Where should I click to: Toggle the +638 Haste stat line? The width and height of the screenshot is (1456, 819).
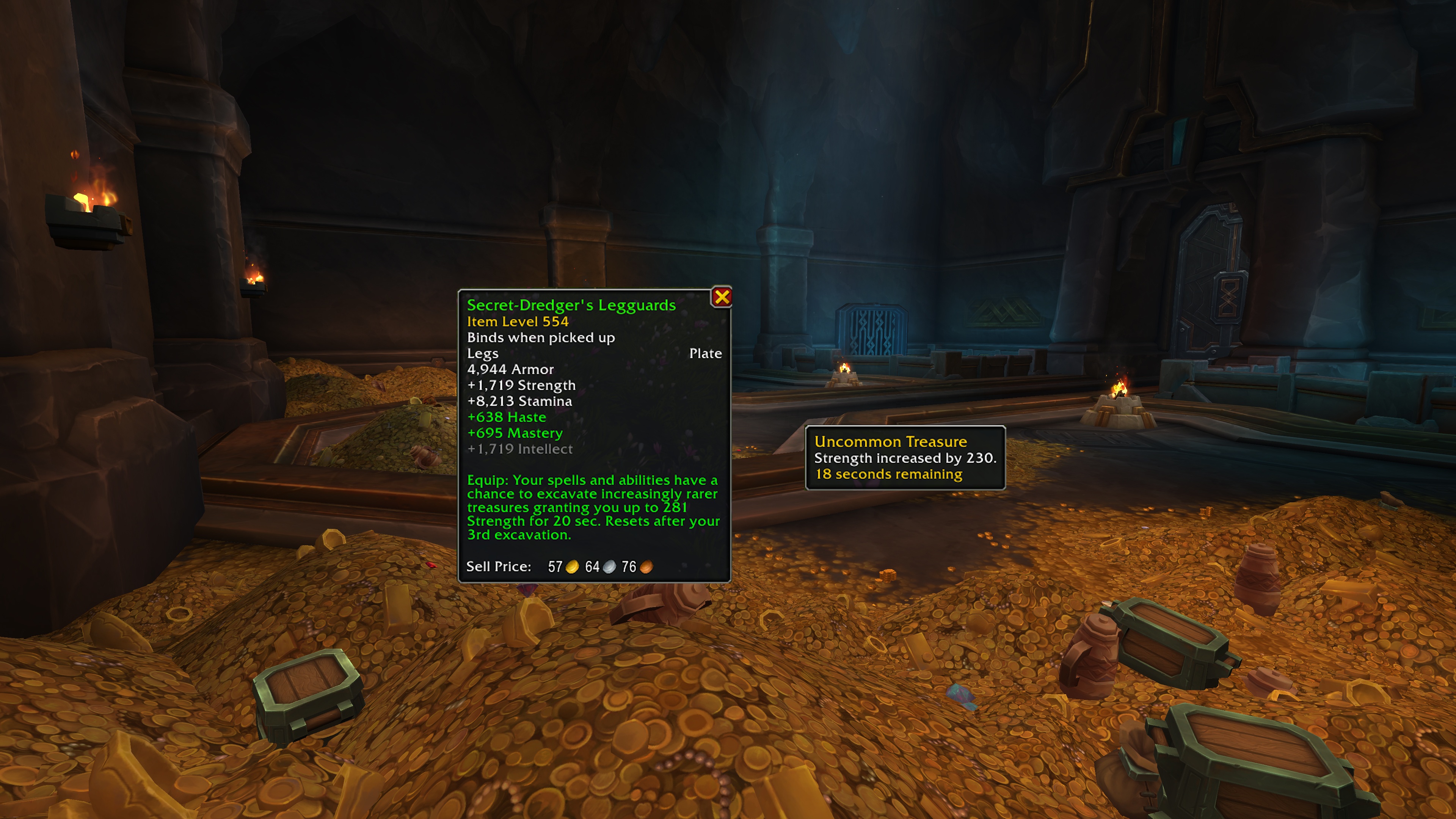pos(507,417)
